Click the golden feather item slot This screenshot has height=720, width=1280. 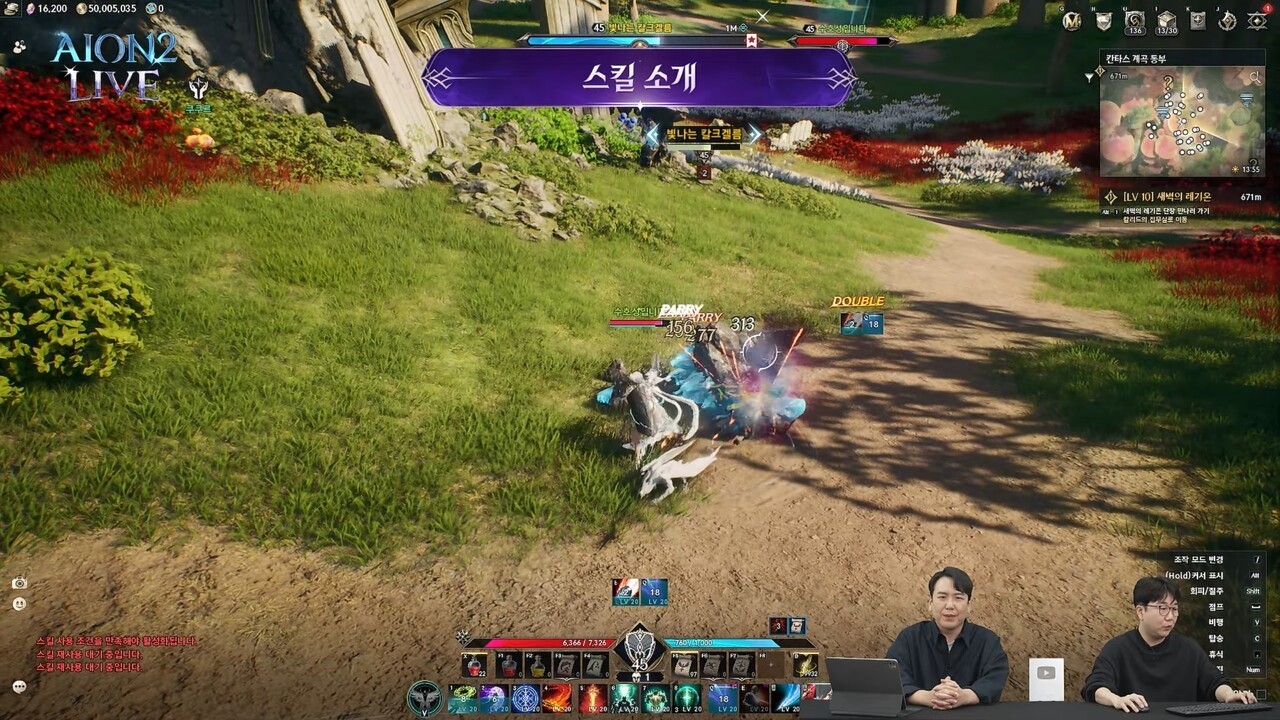805,666
